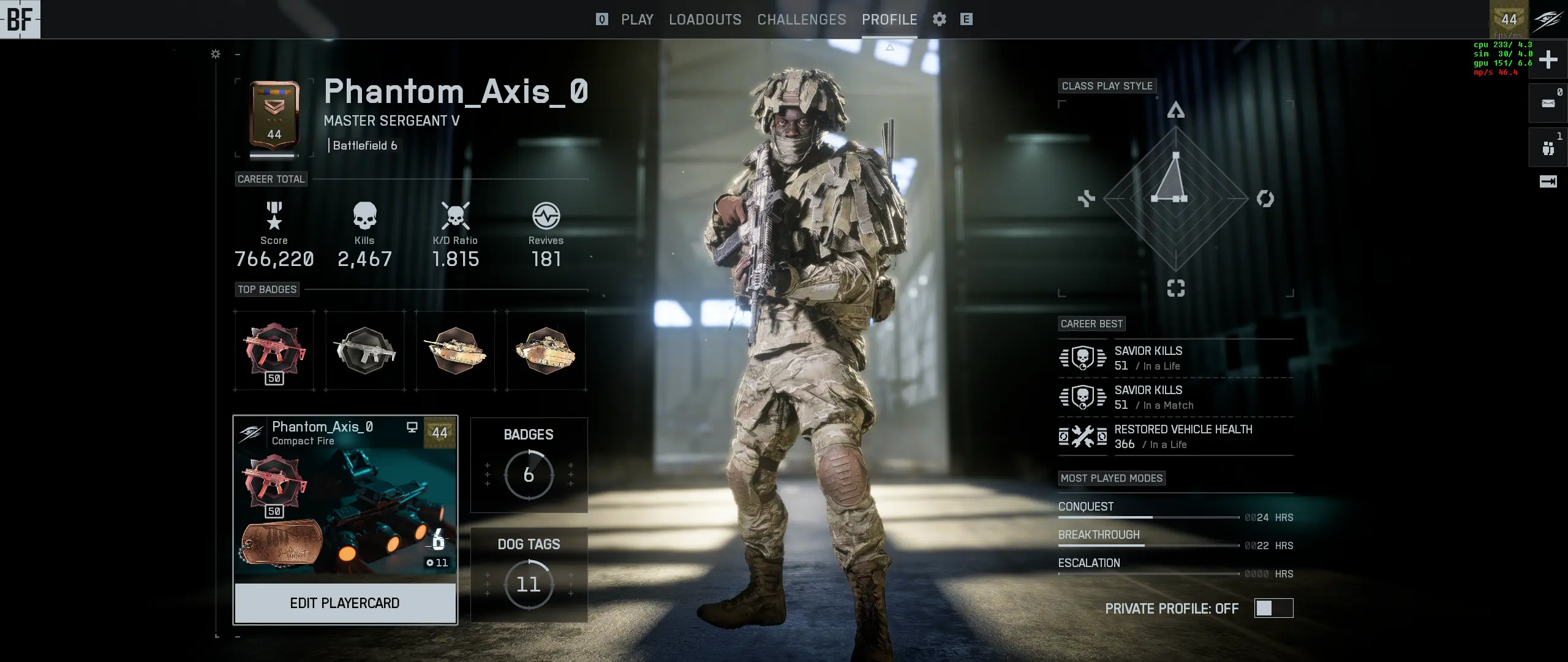Click the plus icon in the right sidebar
This screenshot has height=662, width=1568.
click(x=1548, y=59)
